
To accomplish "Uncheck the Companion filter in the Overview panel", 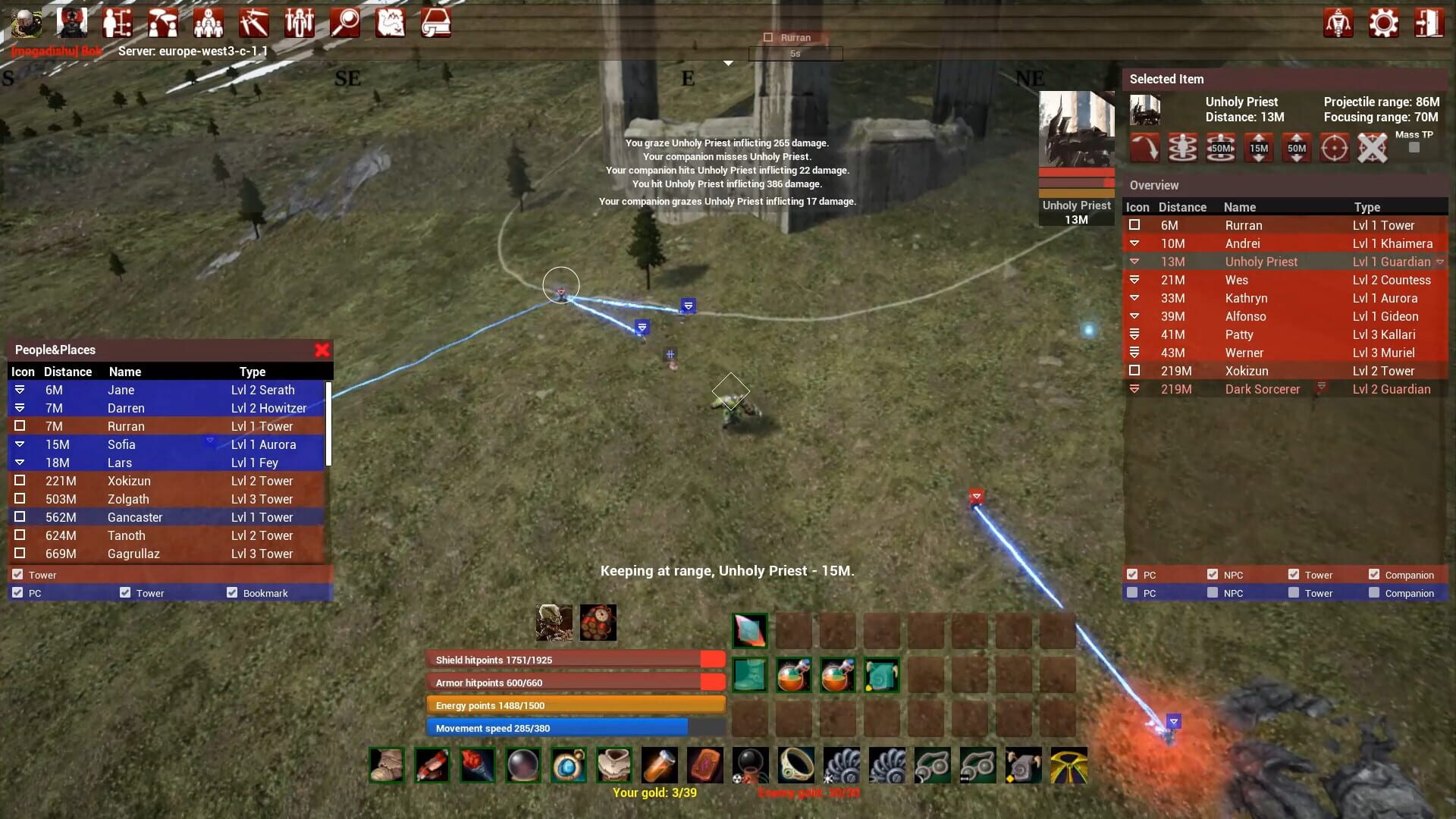I will tap(1374, 574).
